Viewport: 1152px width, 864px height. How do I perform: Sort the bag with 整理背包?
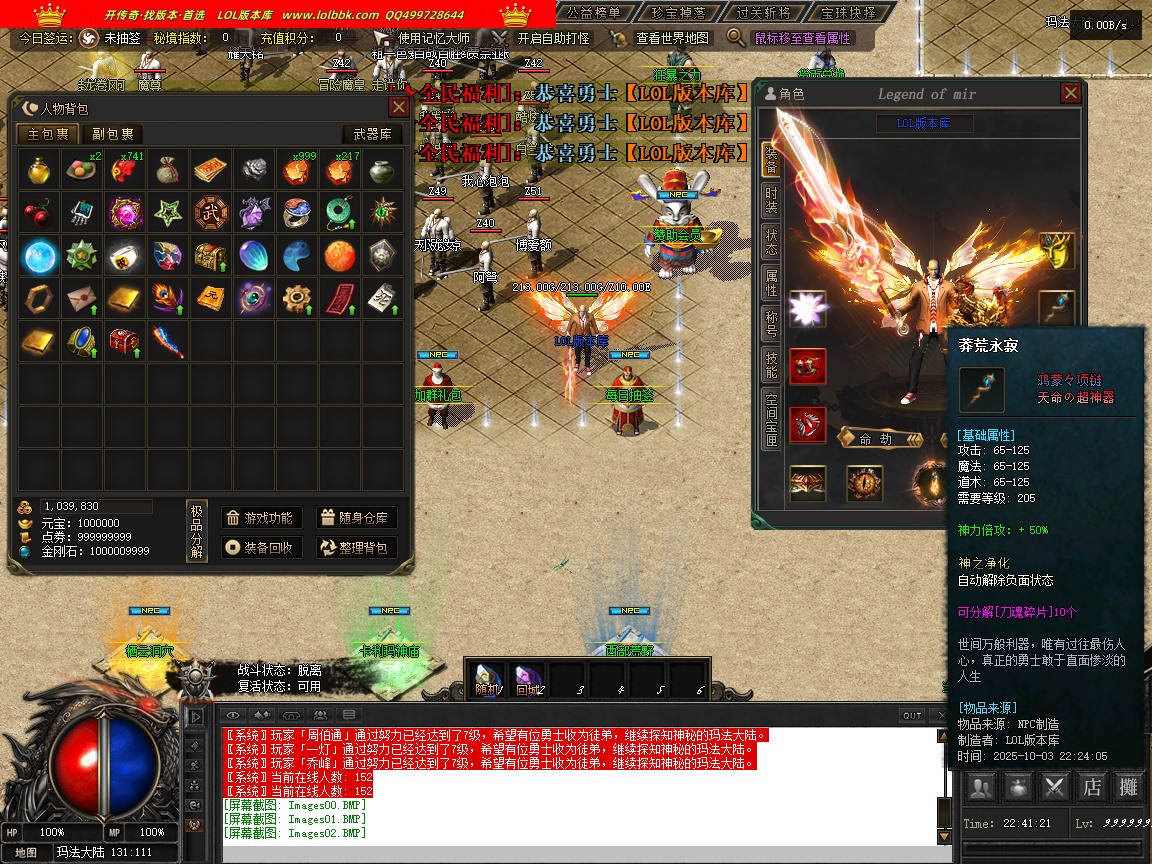(357, 547)
